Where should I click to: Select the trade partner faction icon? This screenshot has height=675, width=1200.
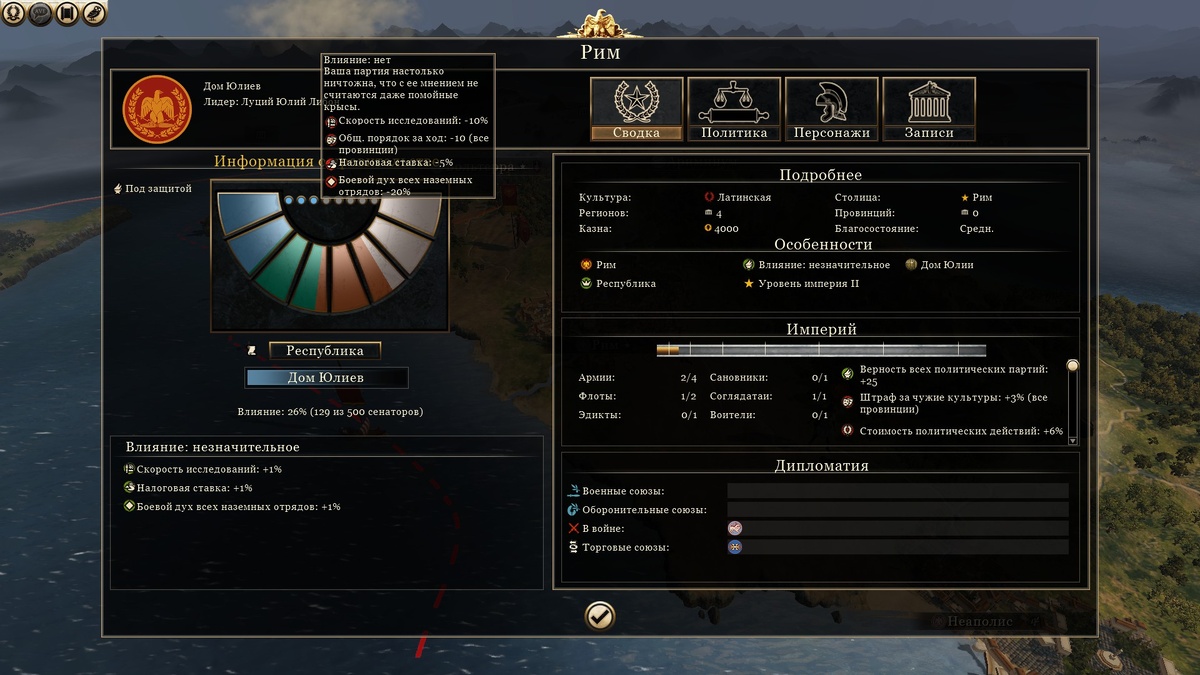pyautogui.click(x=735, y=547)
